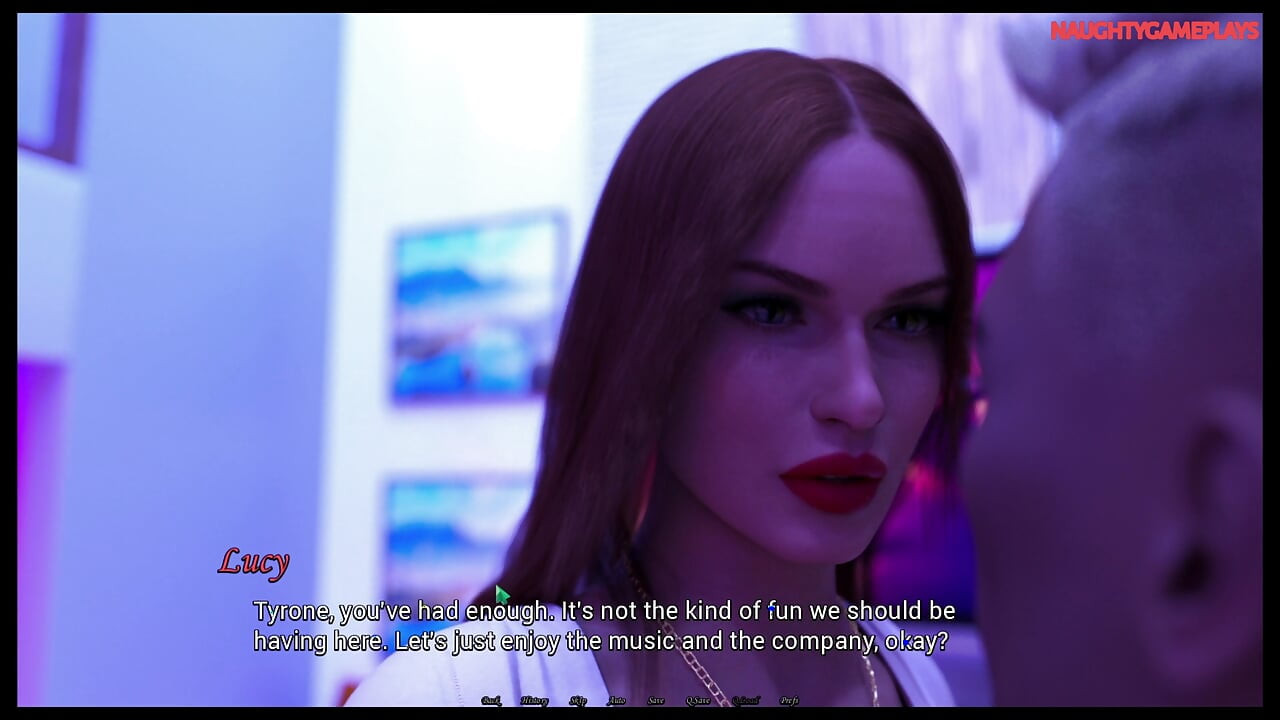Enable Auto-forward mode
The width and height of the screenshot is (1280, 720).
(618, 700)
